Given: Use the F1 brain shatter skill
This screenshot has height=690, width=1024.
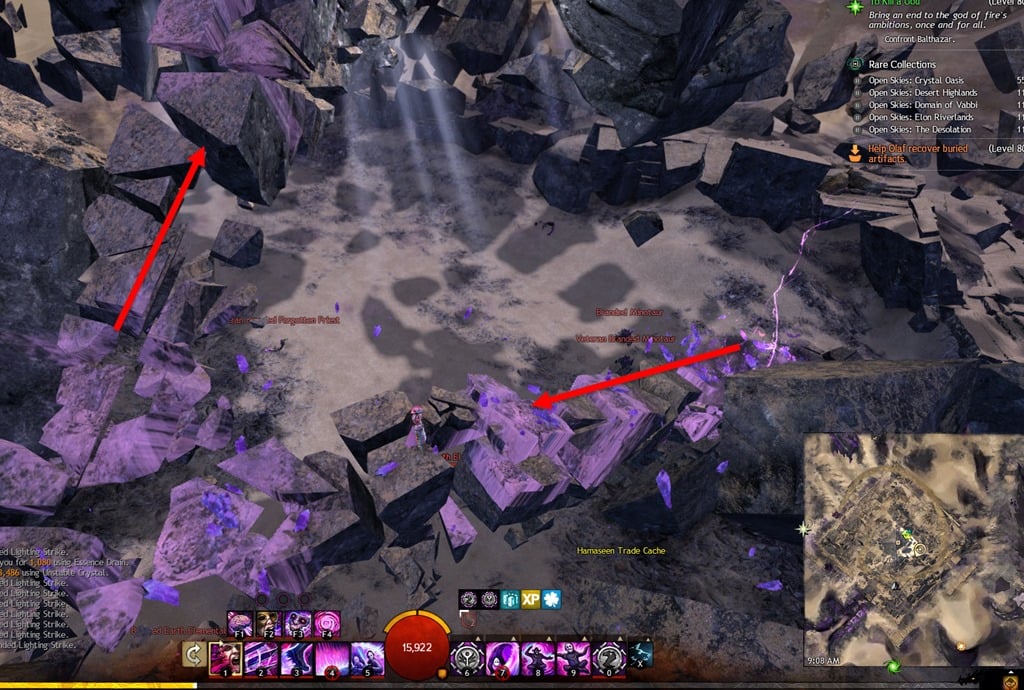Looking at the screenshot, I should tap(240, 623).
